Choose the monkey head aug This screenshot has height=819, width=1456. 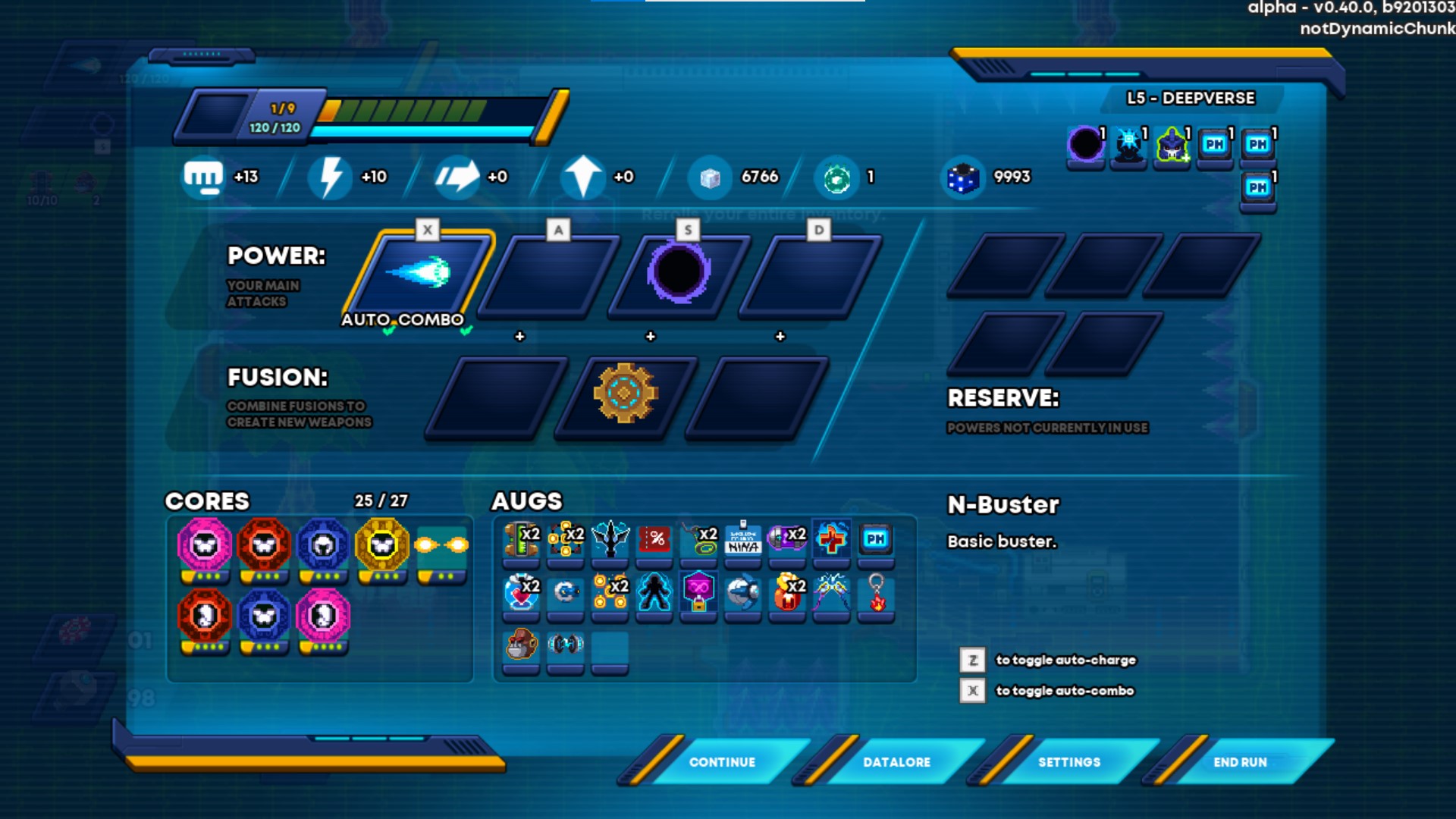point(521,645)
